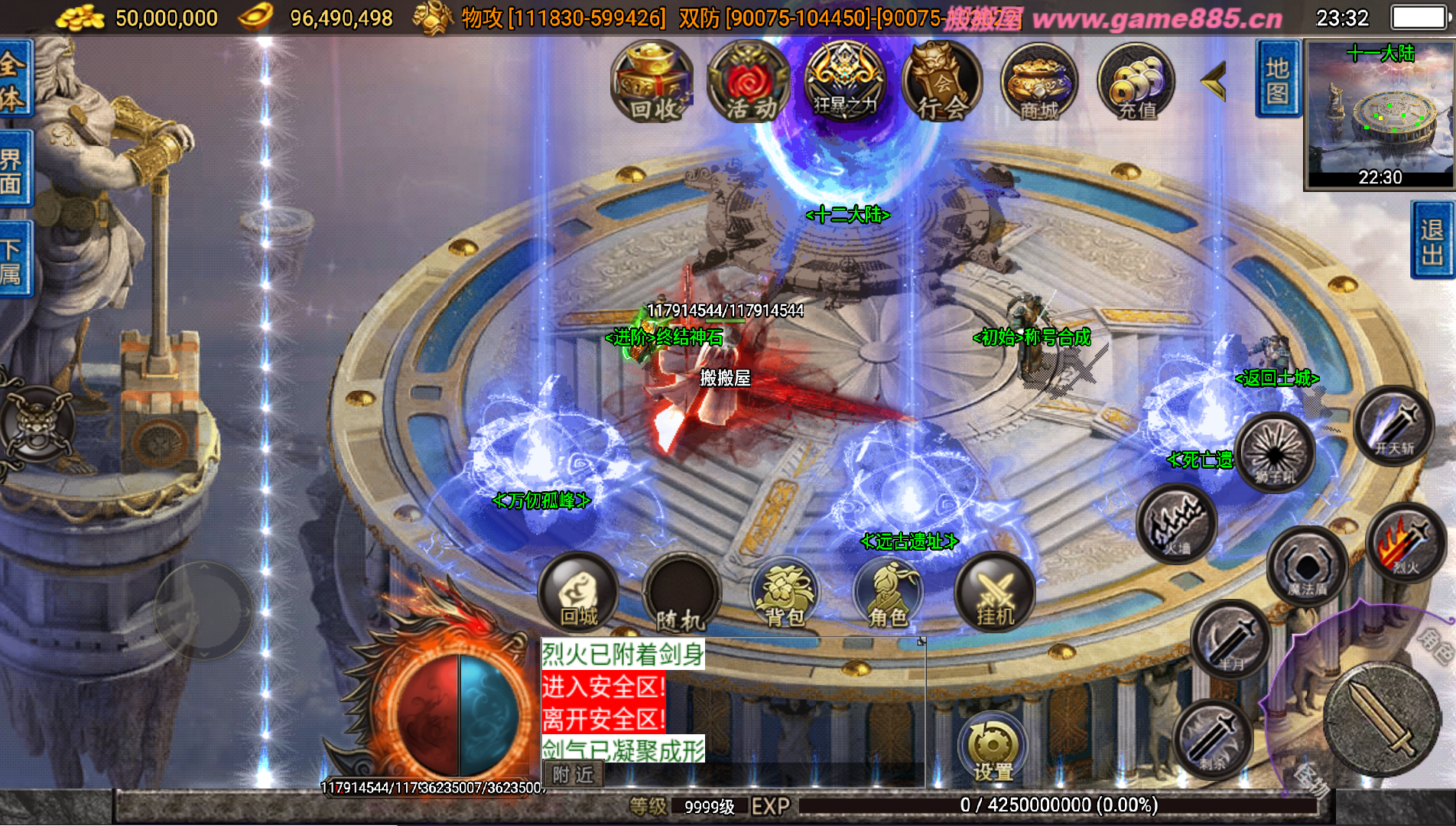Tap the 退出 exit button
This screenshot has width=1456, height=826.
point(1432,240)
